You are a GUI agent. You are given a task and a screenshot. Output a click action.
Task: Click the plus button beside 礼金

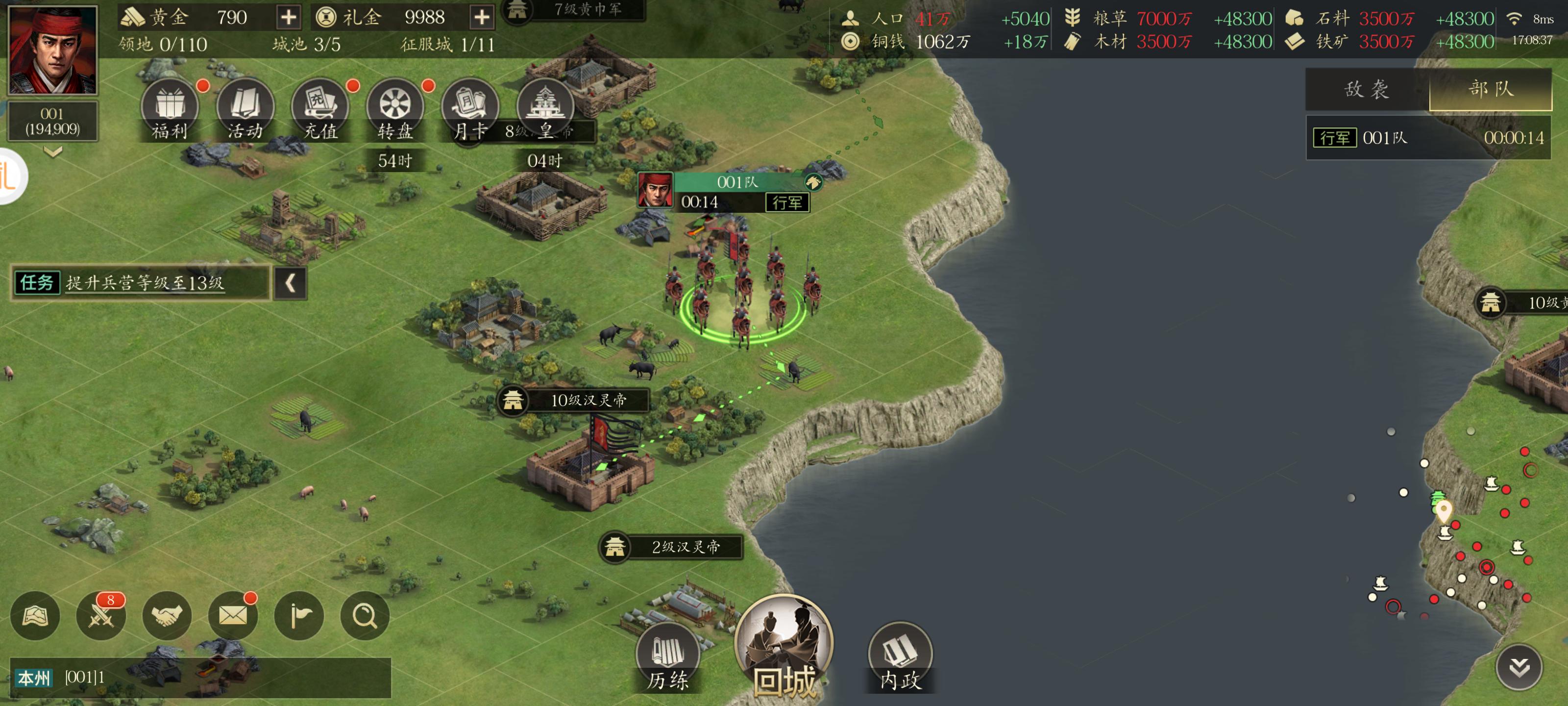click(482, 17)
